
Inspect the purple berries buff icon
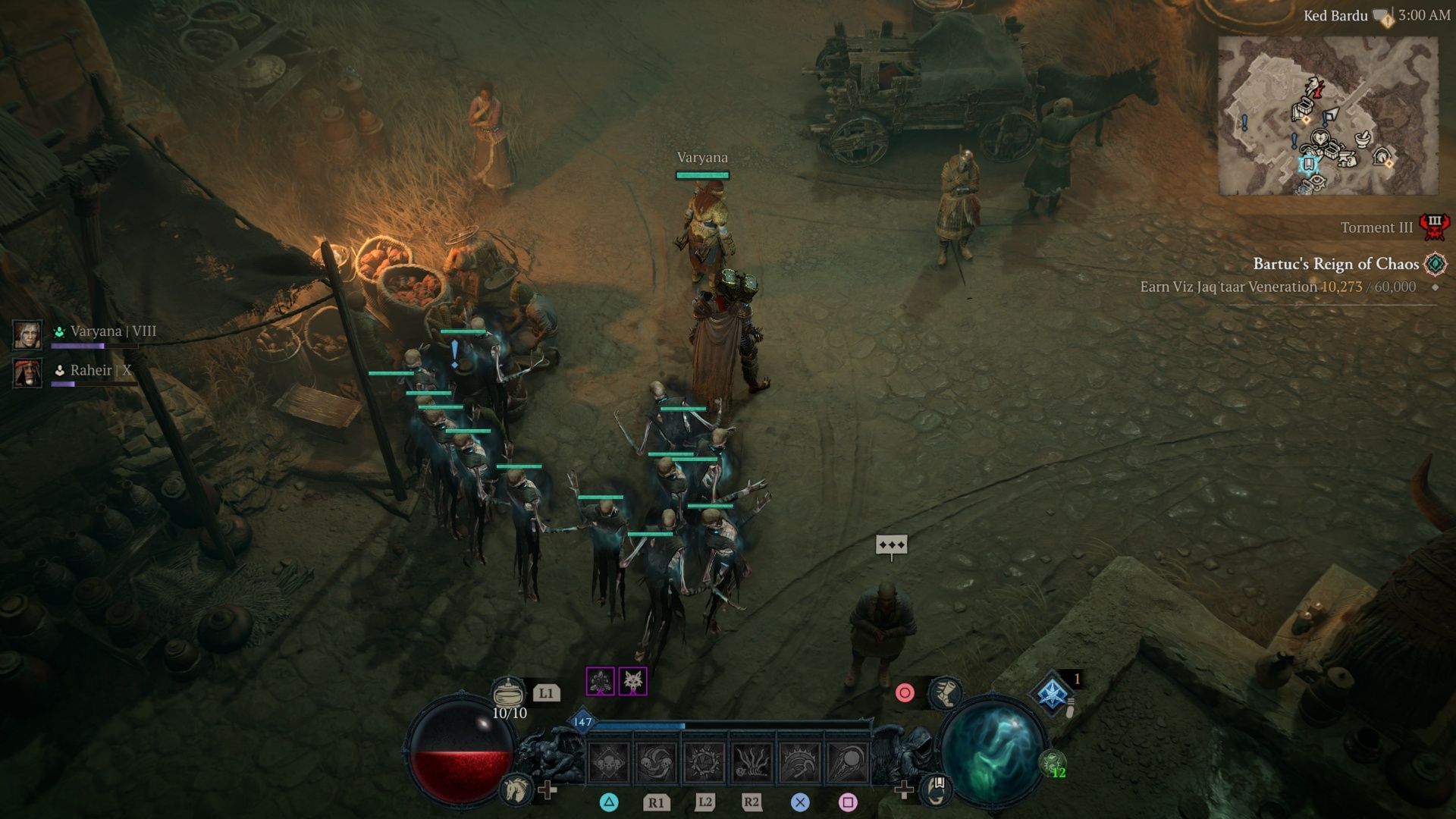coord(600,682)
